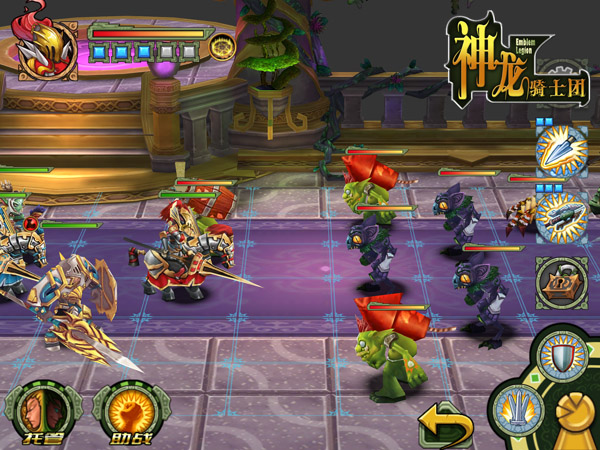
Task: Tap the triple swords attack button
Action: [516, 408]
